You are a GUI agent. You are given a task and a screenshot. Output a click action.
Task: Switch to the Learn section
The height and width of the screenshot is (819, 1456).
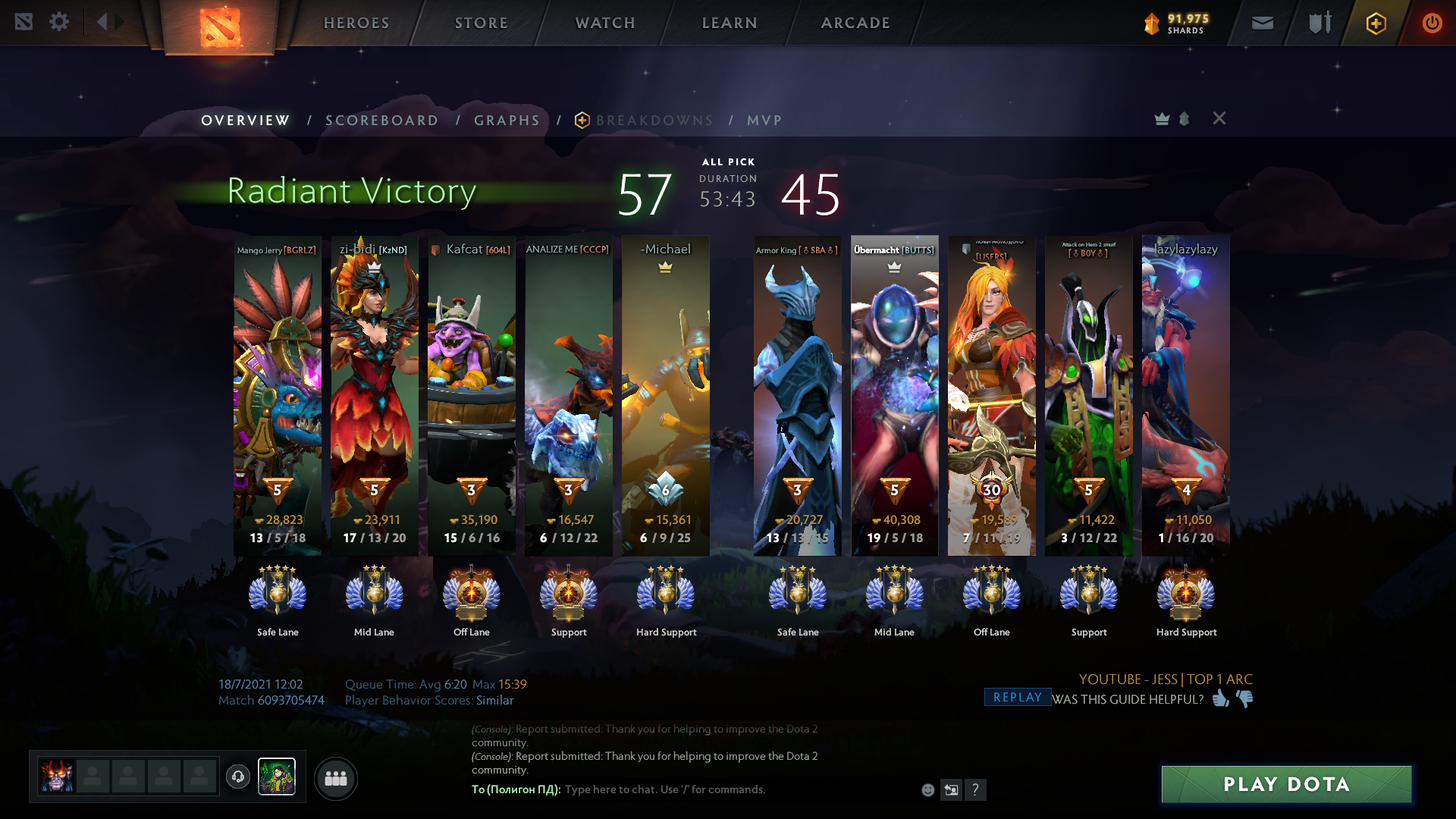(730, 23)
